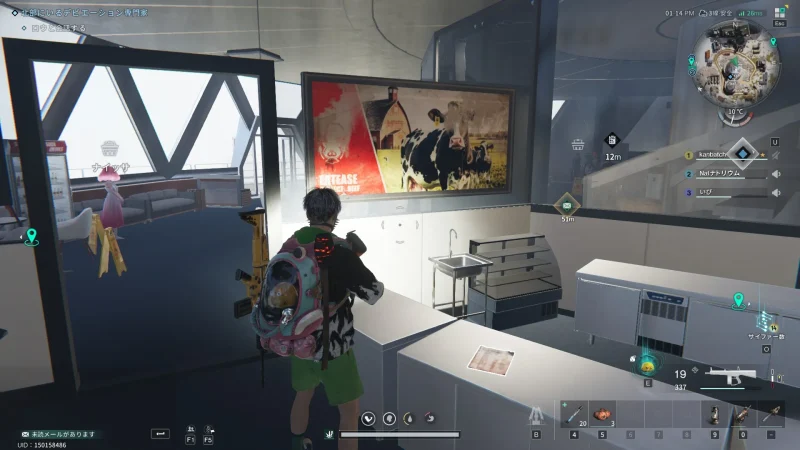Open the team panel icon above F1
The image size is (800, 450).
(x=190, y=427)
